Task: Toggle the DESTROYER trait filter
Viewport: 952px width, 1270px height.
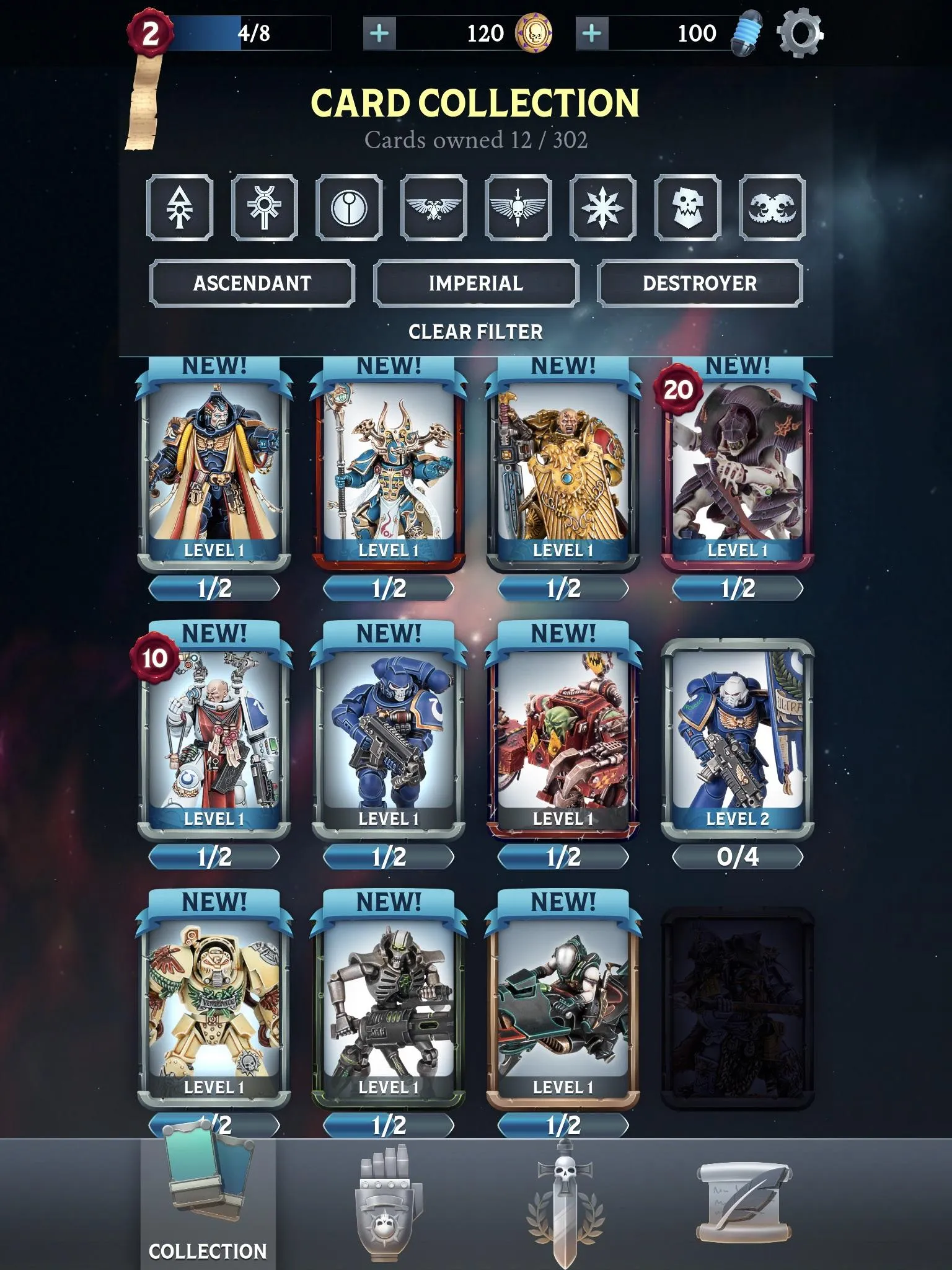Action: pos(701,284)
